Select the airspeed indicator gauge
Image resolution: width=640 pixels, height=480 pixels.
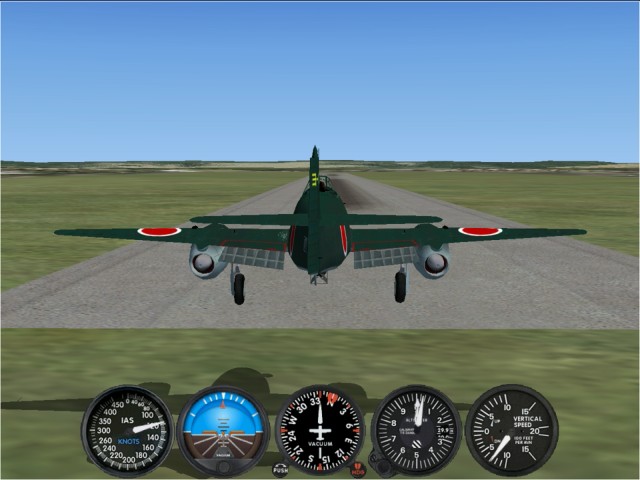[126, 431]
